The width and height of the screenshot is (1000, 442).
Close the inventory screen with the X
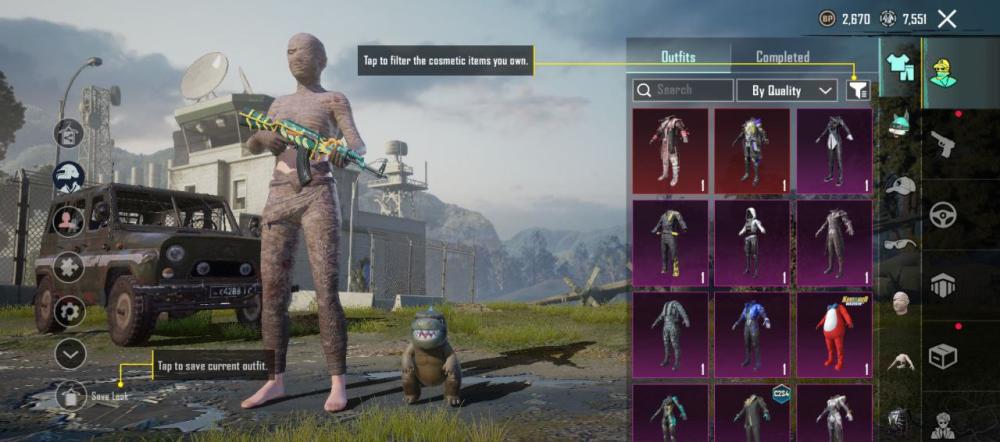click(947, 18)
